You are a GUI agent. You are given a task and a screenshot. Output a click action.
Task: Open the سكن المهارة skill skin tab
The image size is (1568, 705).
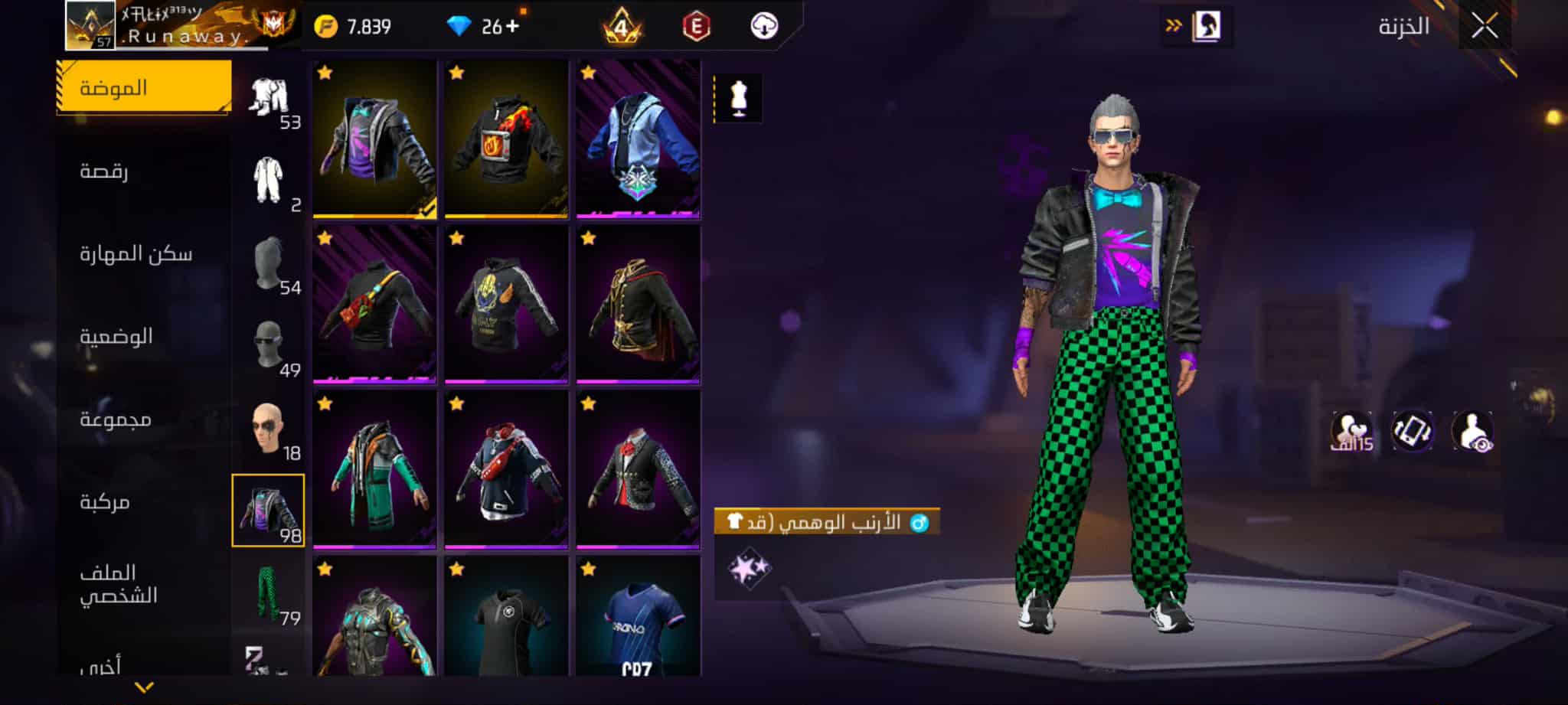coord(136,253)
